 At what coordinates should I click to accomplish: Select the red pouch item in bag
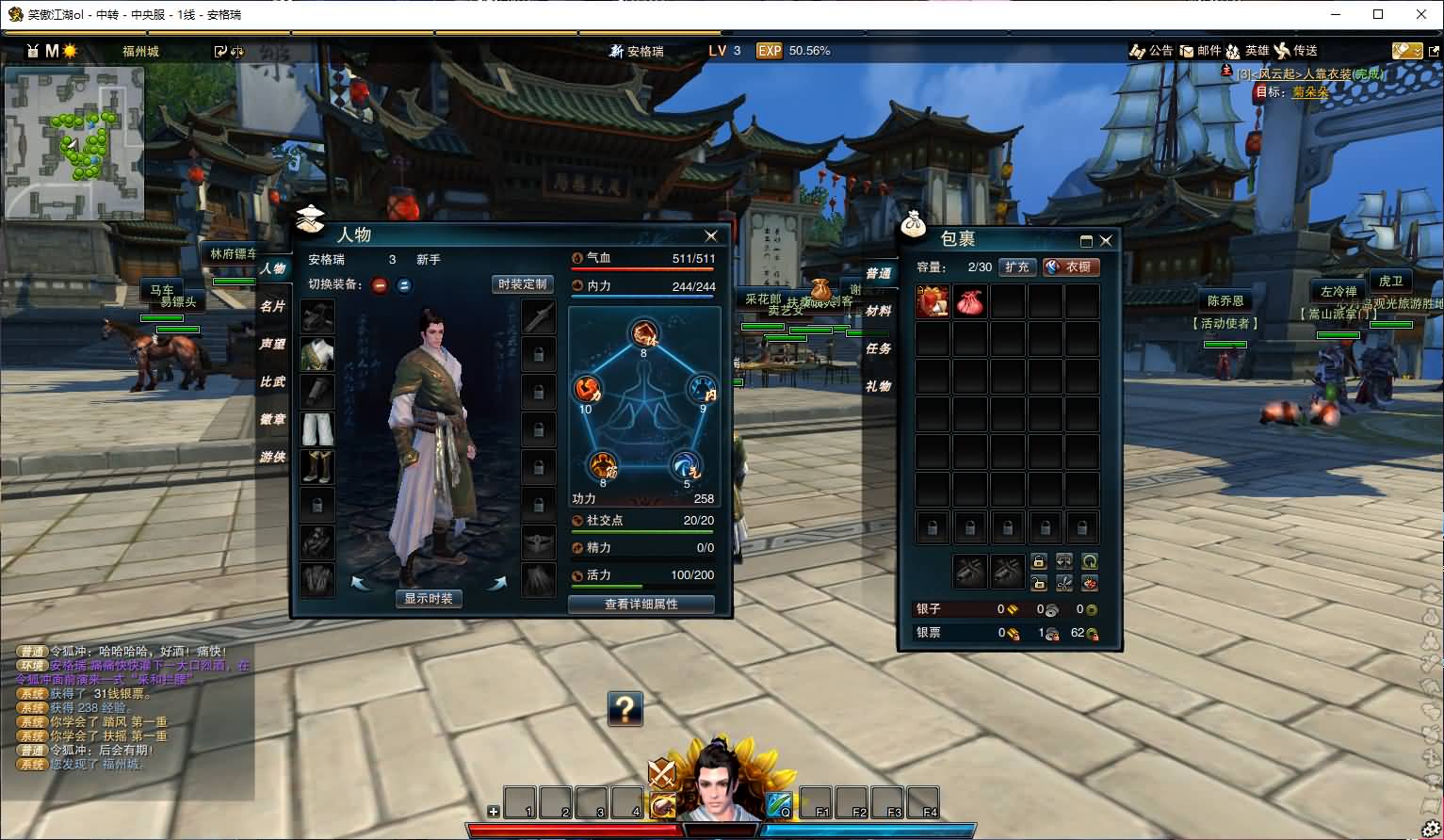pyautogui.click(x=969, y=302)
